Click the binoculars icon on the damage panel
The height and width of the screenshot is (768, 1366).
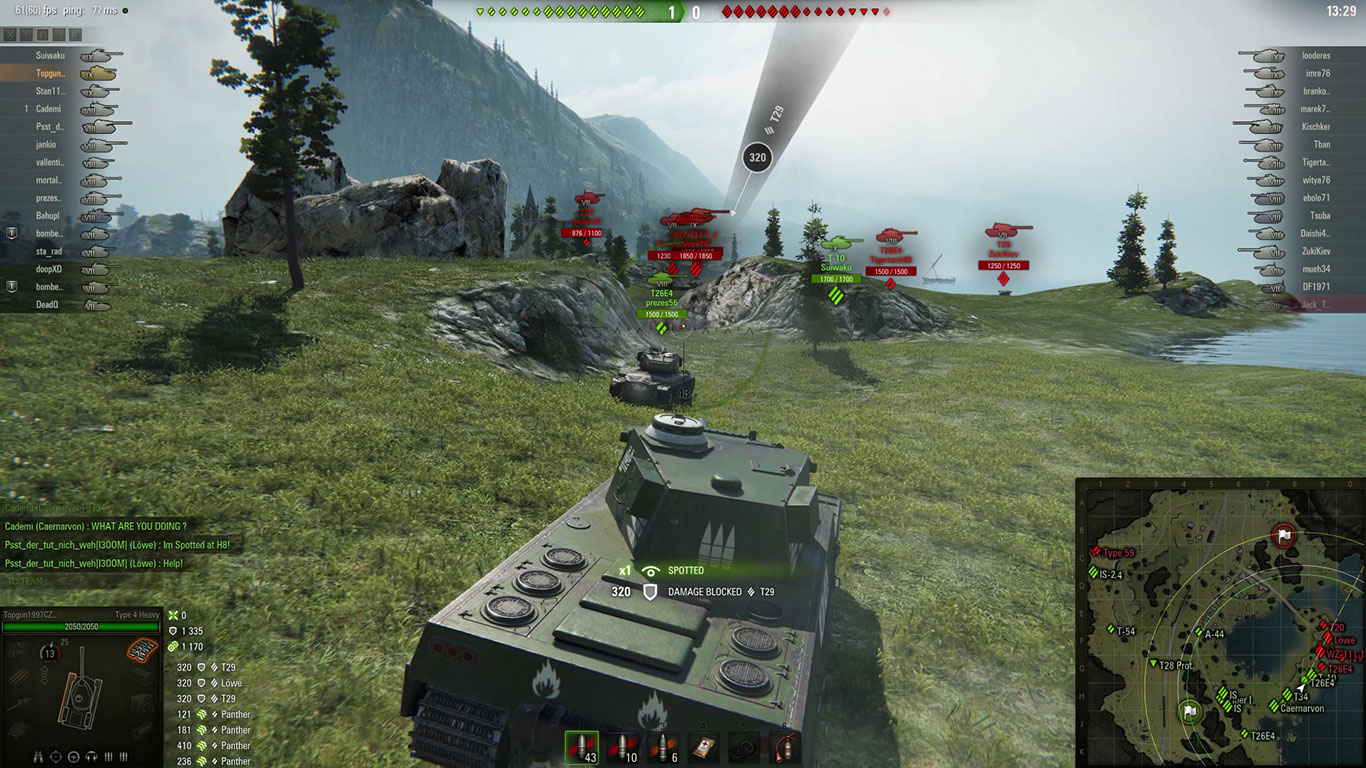click(x=38, y=756)
